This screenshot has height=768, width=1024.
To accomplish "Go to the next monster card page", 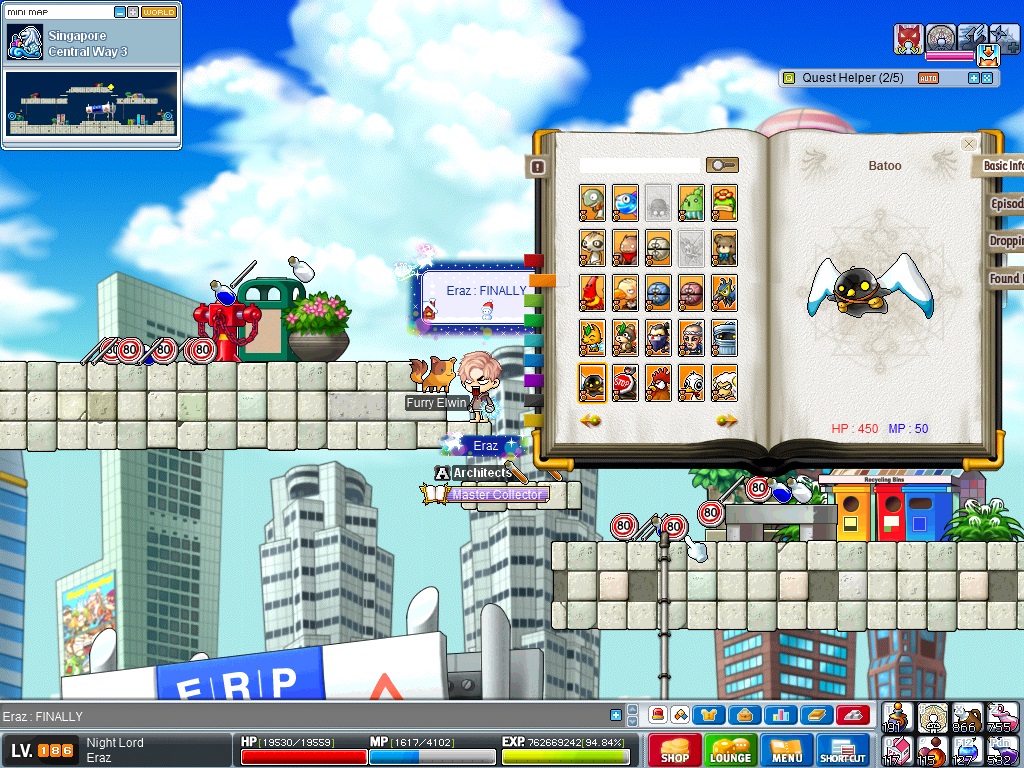I will [x=726, y=421].
